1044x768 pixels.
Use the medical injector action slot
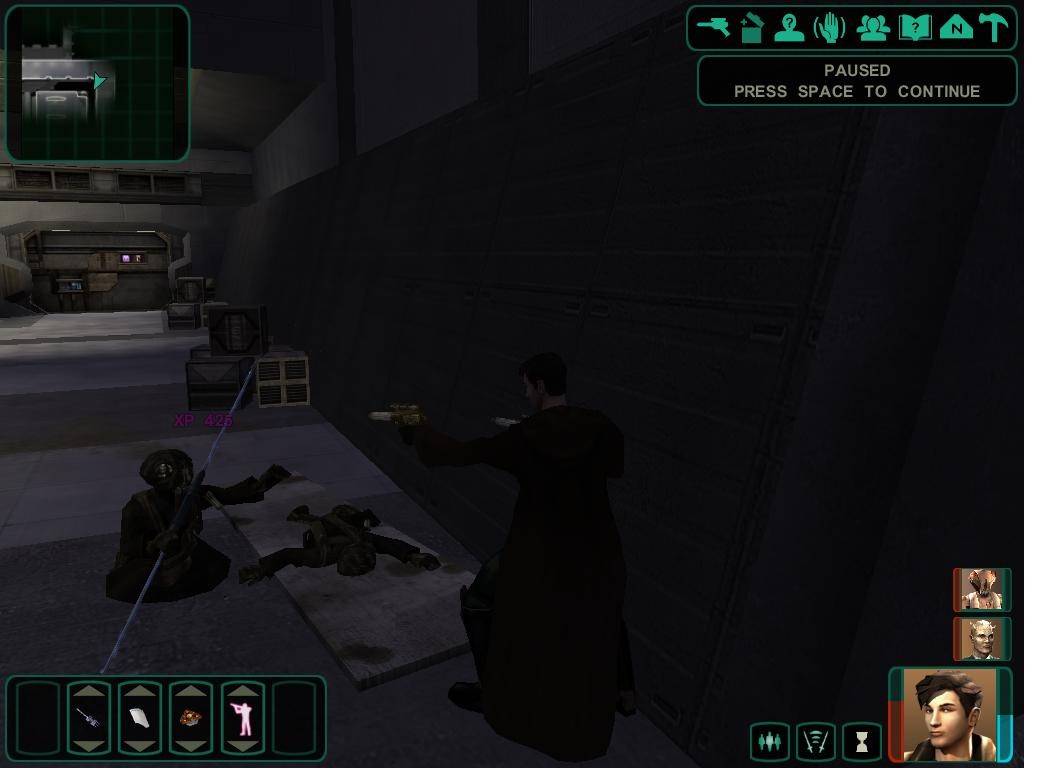point(89,718)
